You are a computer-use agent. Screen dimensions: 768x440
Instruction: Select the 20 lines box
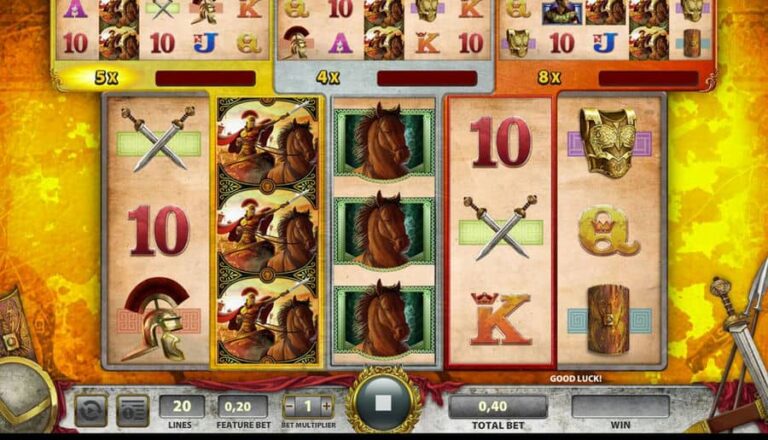pyautogui.click(x=182, y=405)
